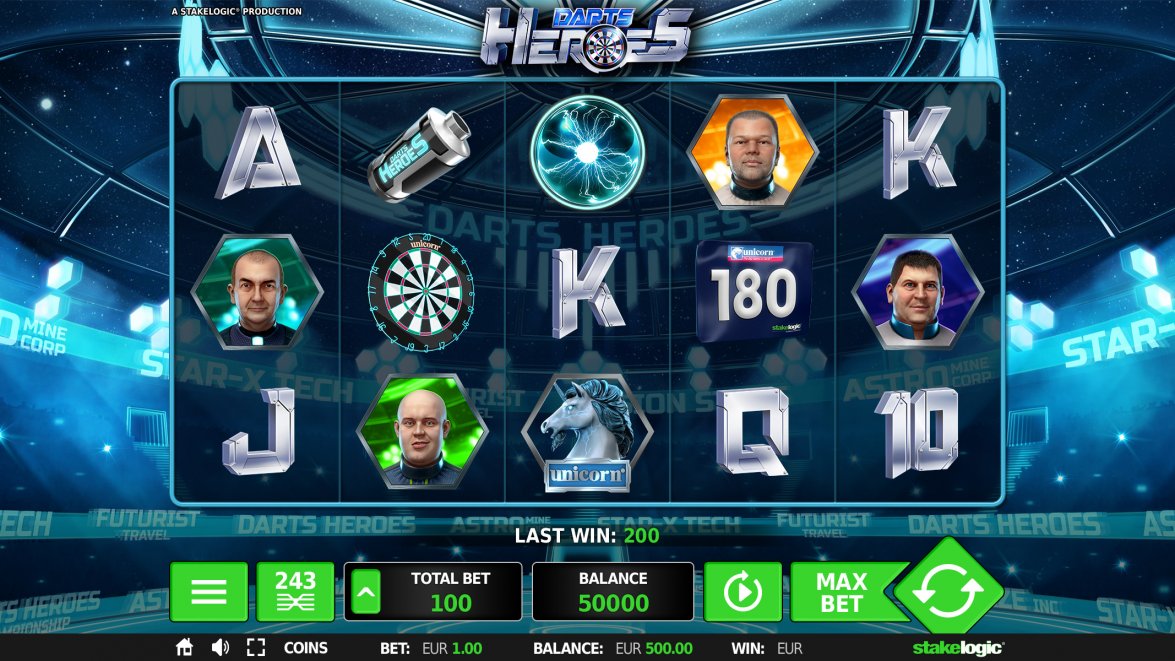Spin the reels with the green diamond button

click(x=947, y=590)
